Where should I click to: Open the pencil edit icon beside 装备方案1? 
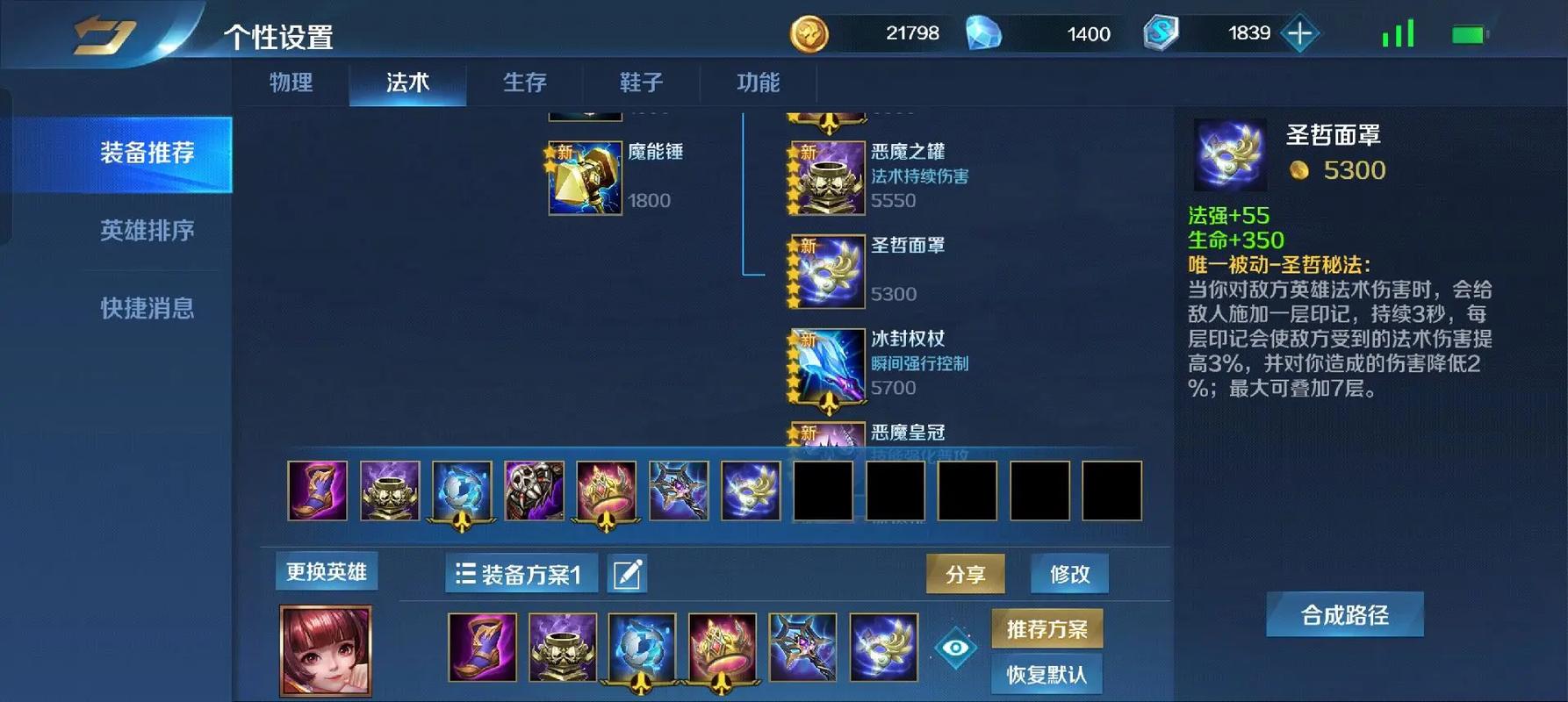(626, 573)
